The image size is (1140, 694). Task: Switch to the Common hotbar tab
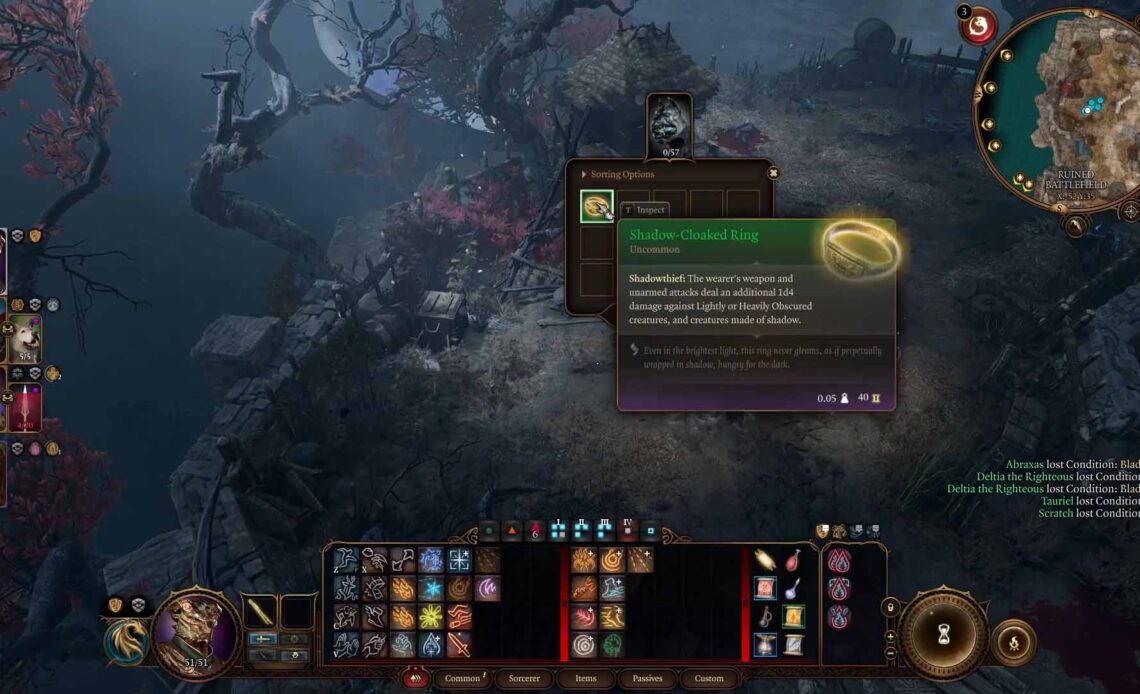463,678
